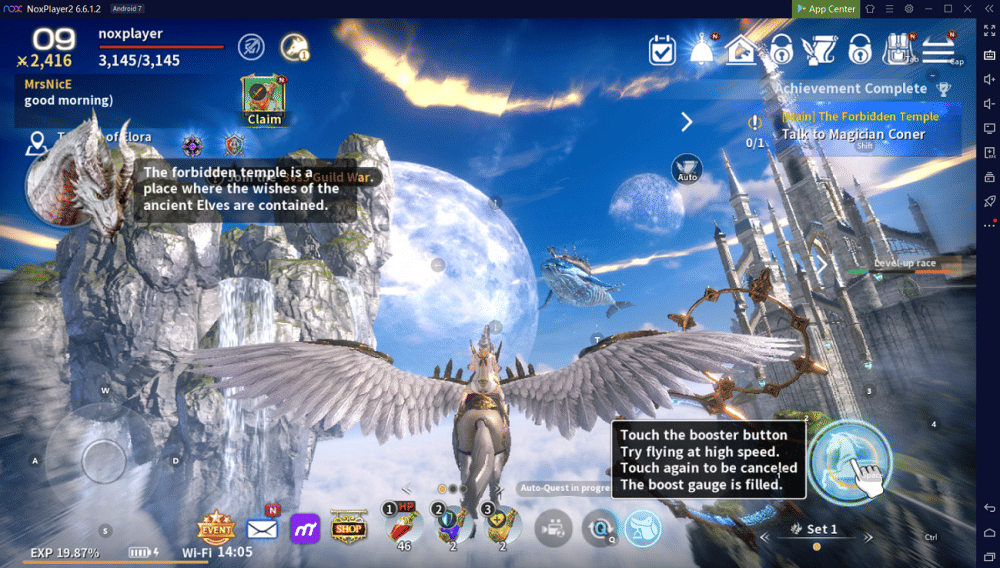Toggle the Auto battle button
Image resolution: width=1000 pixels, height=568 pixels.
tap(687, 169)
